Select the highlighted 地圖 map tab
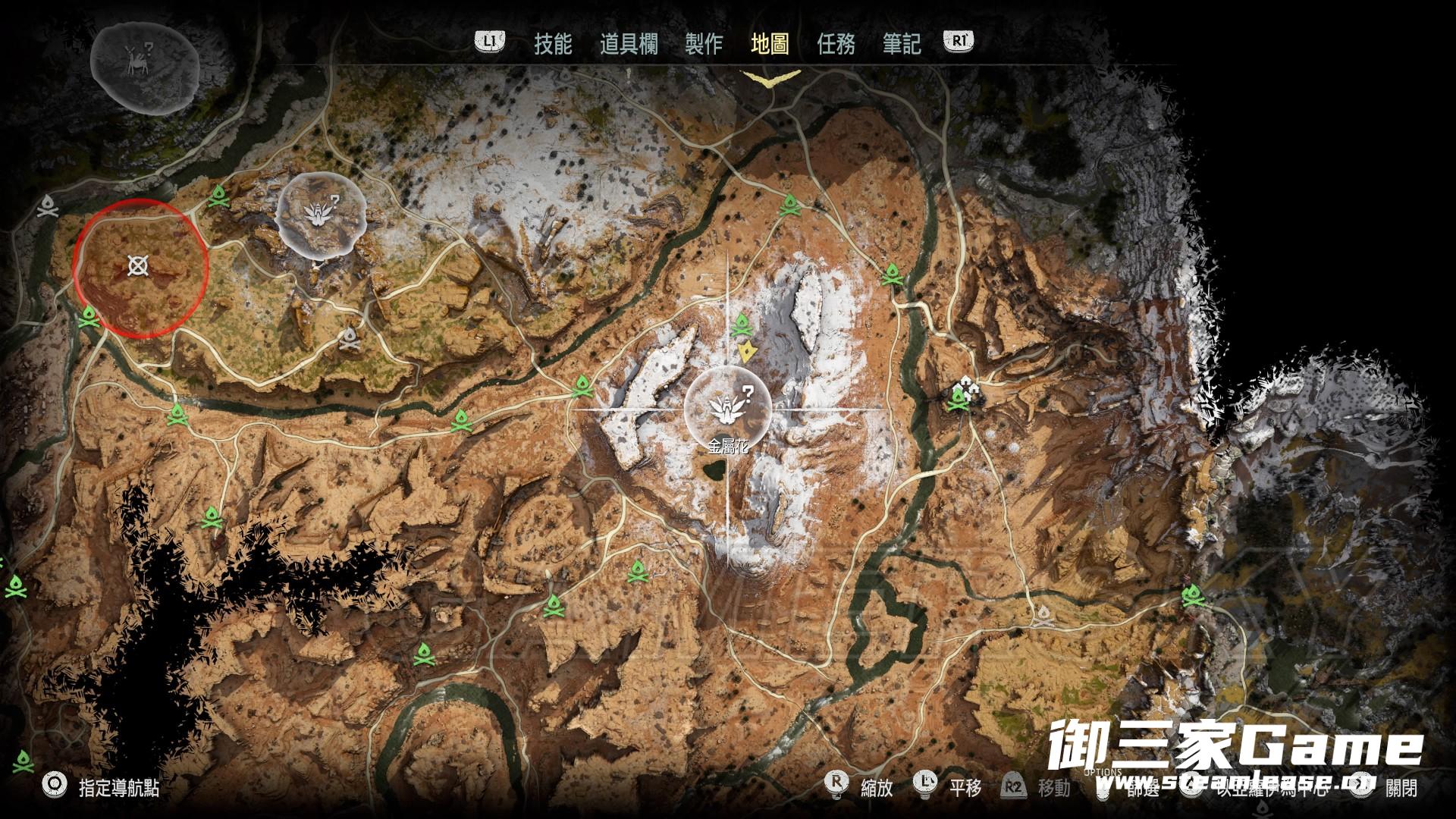Screen dimensions: 1456x819 [770, 44]
